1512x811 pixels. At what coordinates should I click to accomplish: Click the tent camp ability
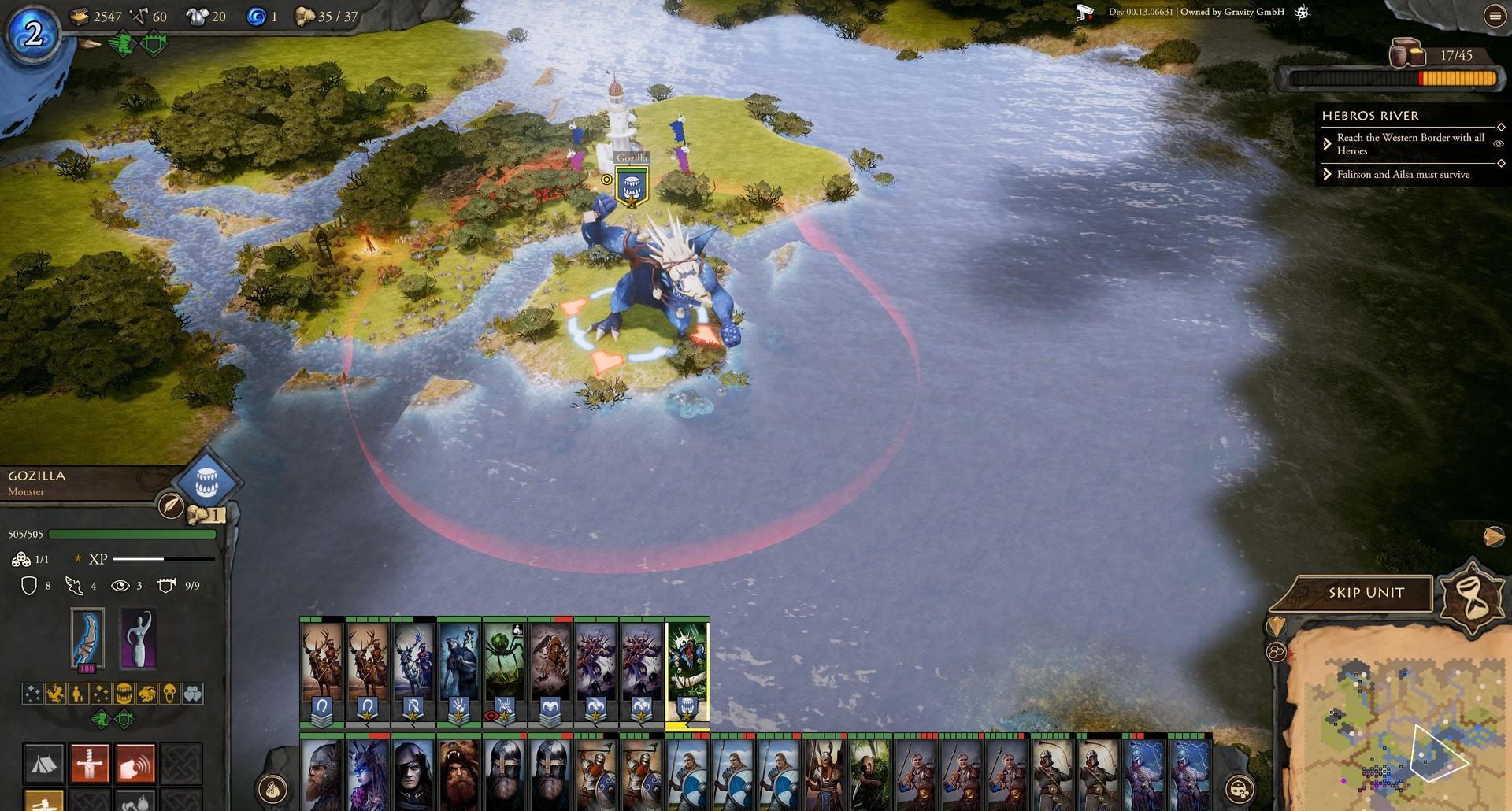[x=44, y=763]
